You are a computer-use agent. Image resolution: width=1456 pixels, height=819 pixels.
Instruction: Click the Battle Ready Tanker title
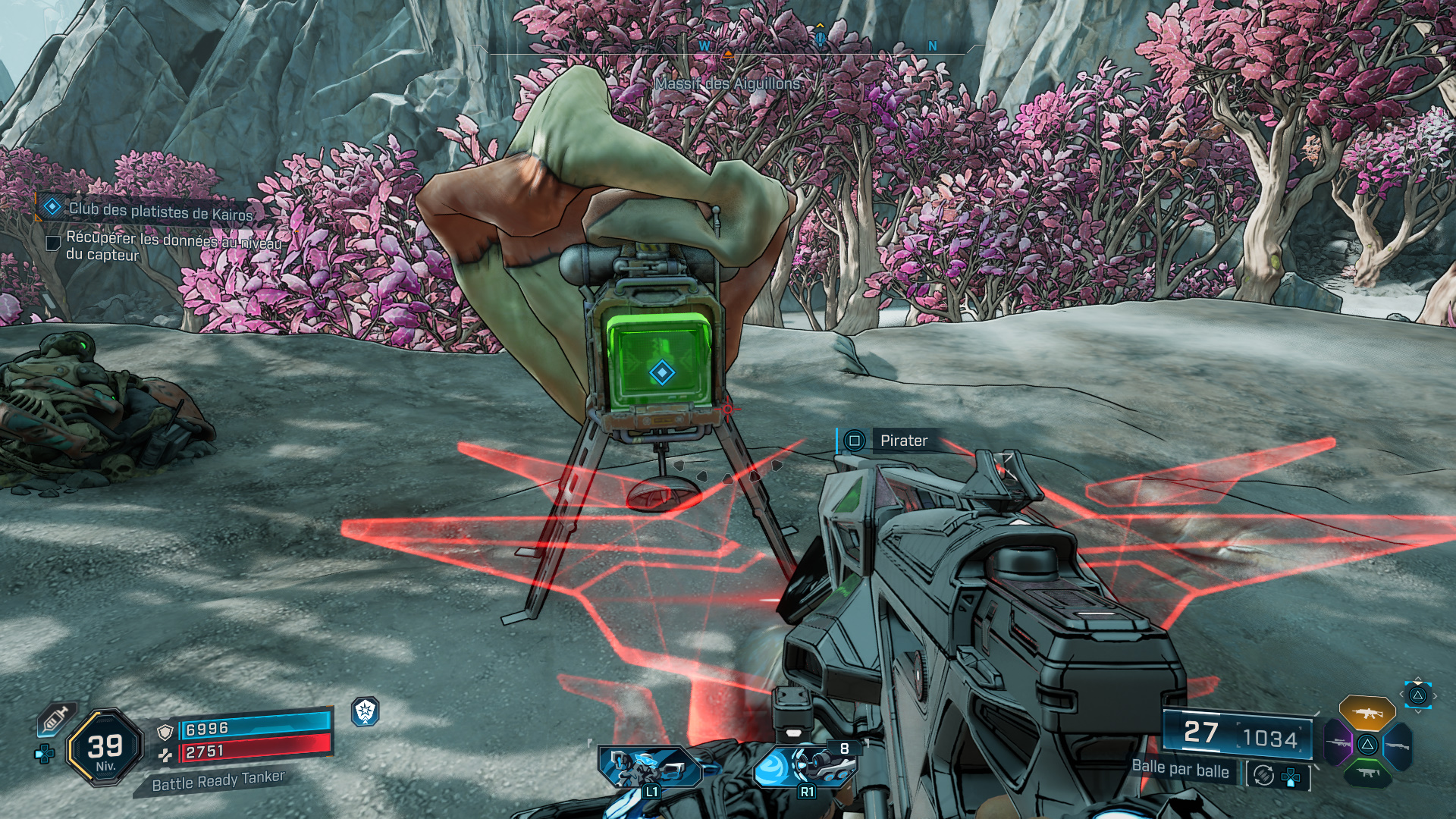pyautogui.click(x=218, y=781)
